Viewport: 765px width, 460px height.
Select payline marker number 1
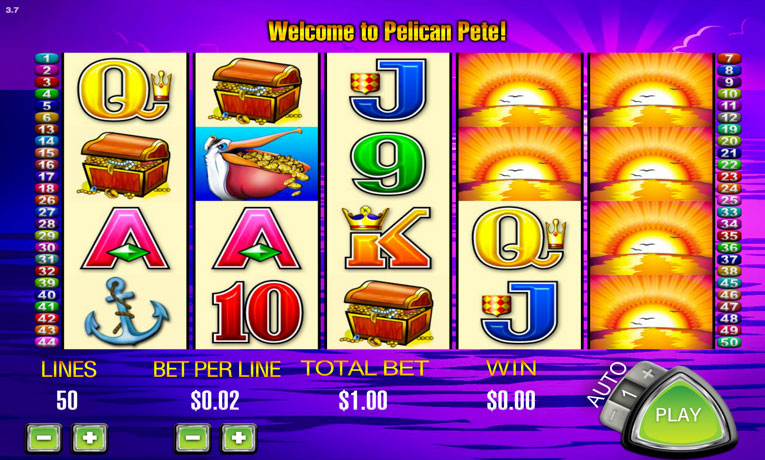coord(47,58)
